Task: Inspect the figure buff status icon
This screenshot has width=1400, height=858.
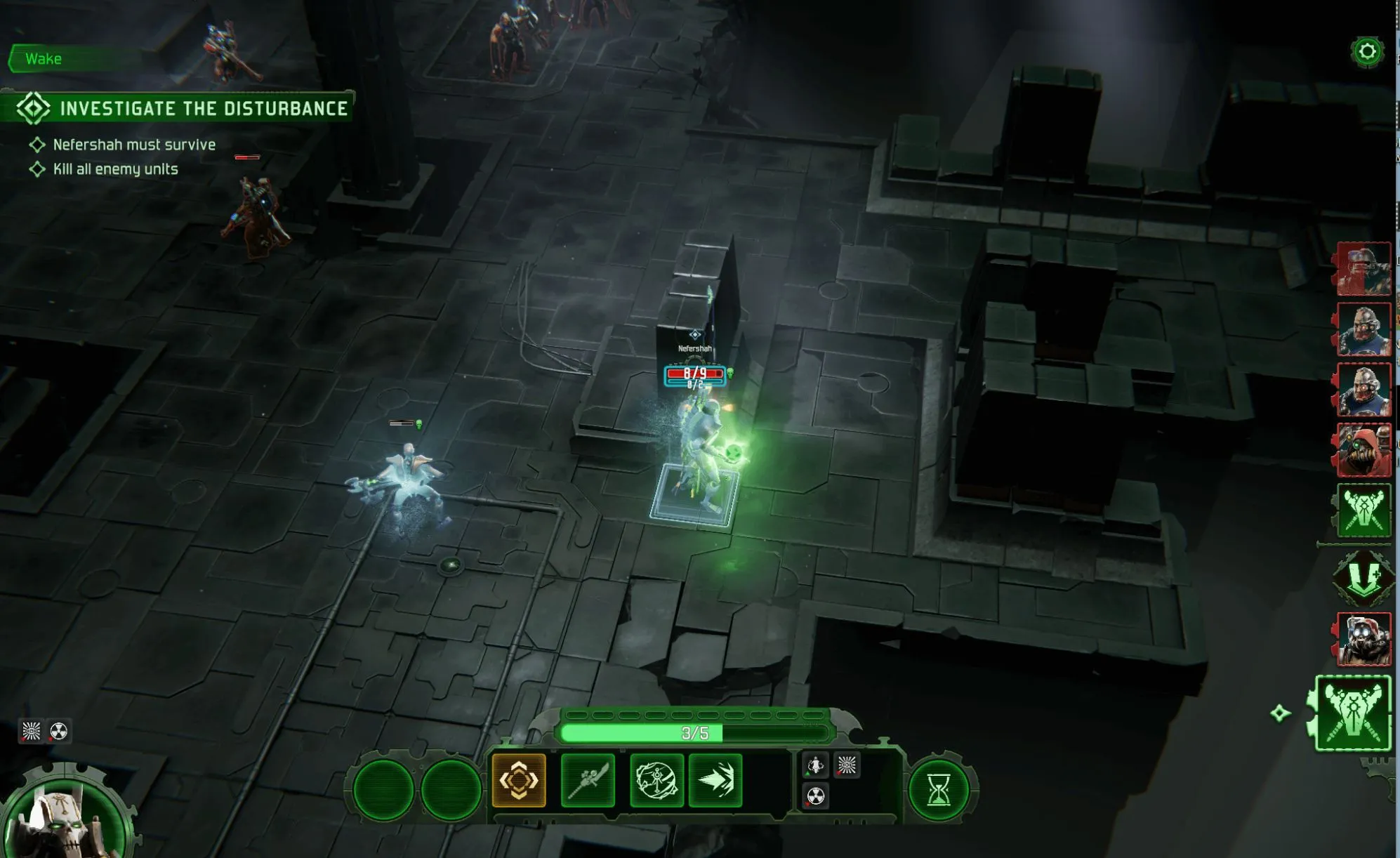Action: click(815, 765)
